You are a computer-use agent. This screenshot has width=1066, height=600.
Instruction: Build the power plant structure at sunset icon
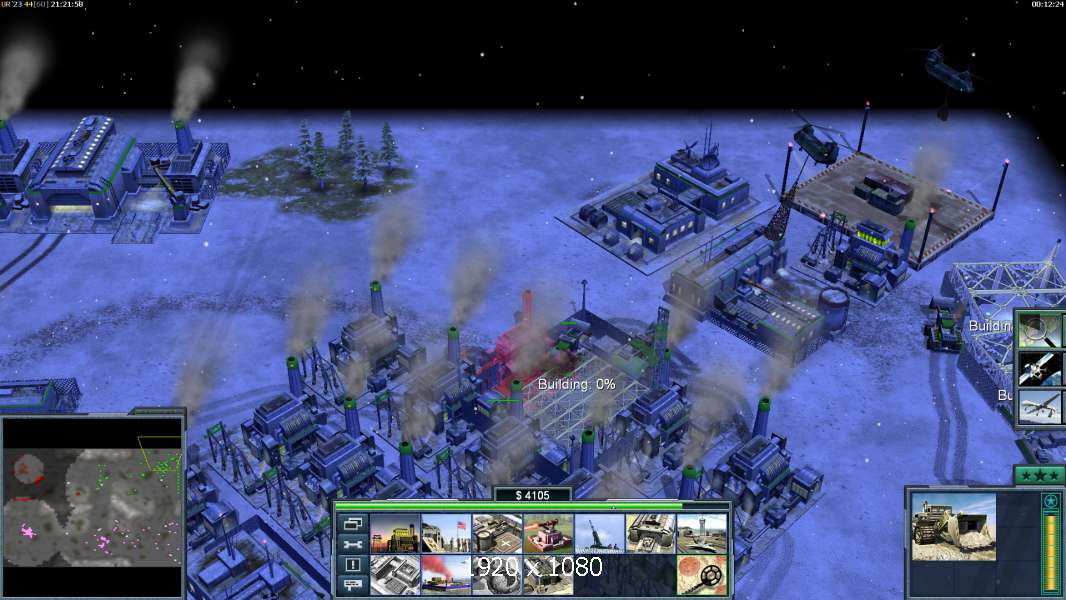pos(395,533)
